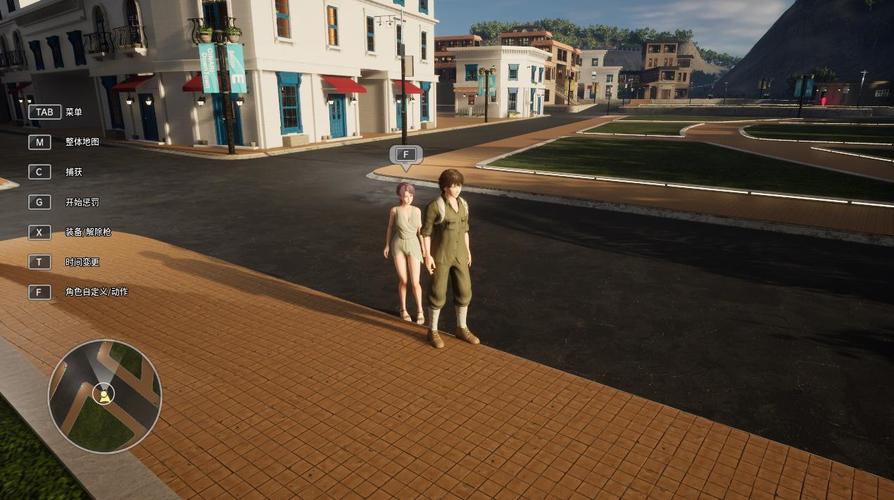Click the circular minimap
The width and height of the screenshot is (894, 500).
(x=104, y=396)
